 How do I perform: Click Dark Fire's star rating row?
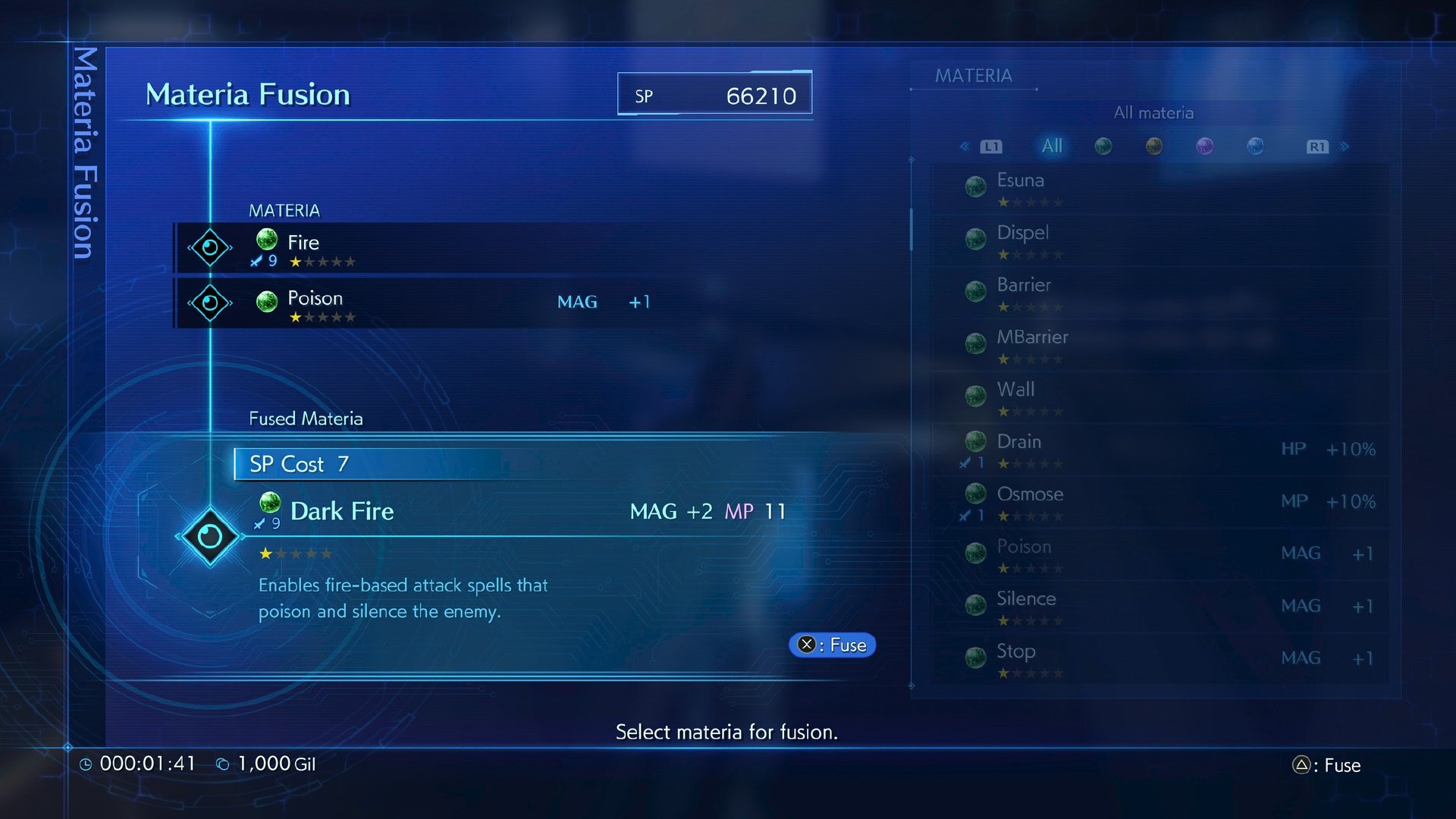(295, 554)
